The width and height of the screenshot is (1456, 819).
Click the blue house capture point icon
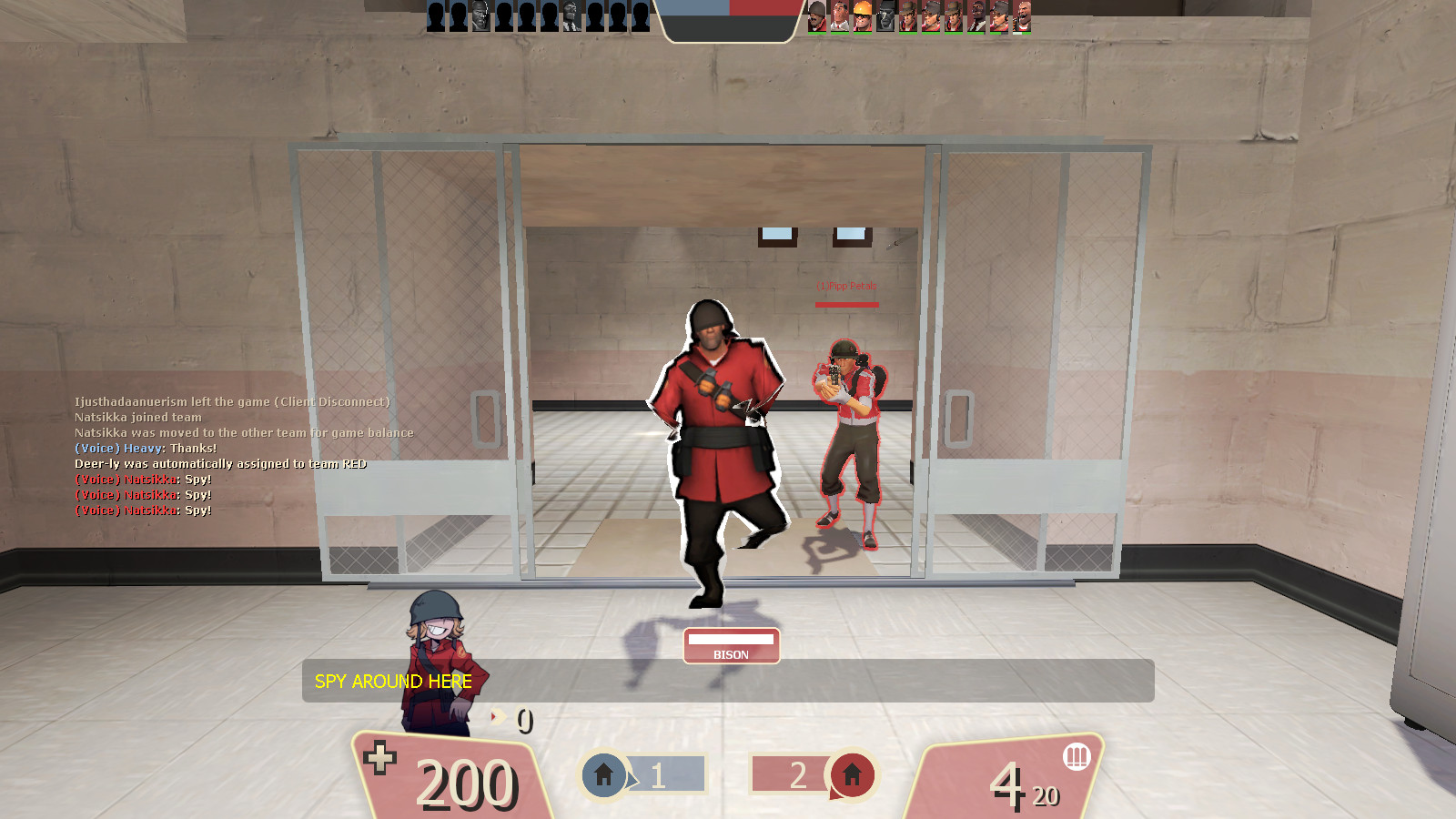603,775
